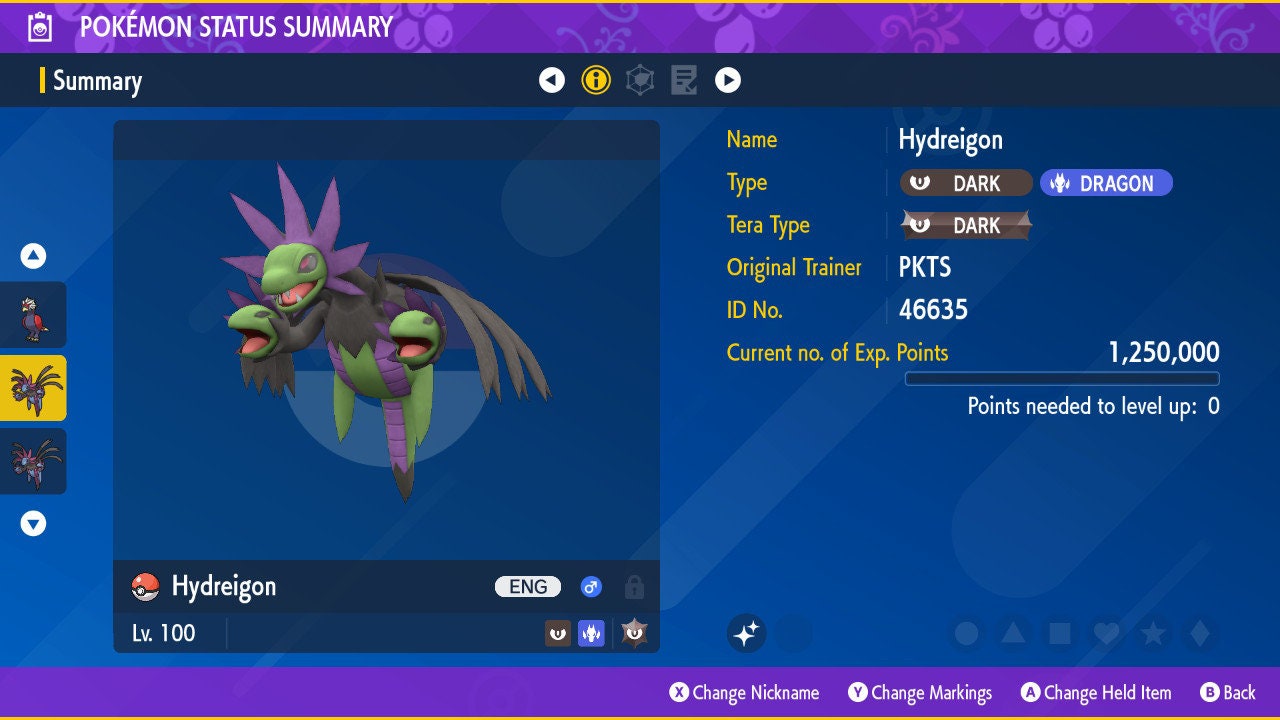Choose the highlighted green Hydreigon thumbnail

pos(34,388)
